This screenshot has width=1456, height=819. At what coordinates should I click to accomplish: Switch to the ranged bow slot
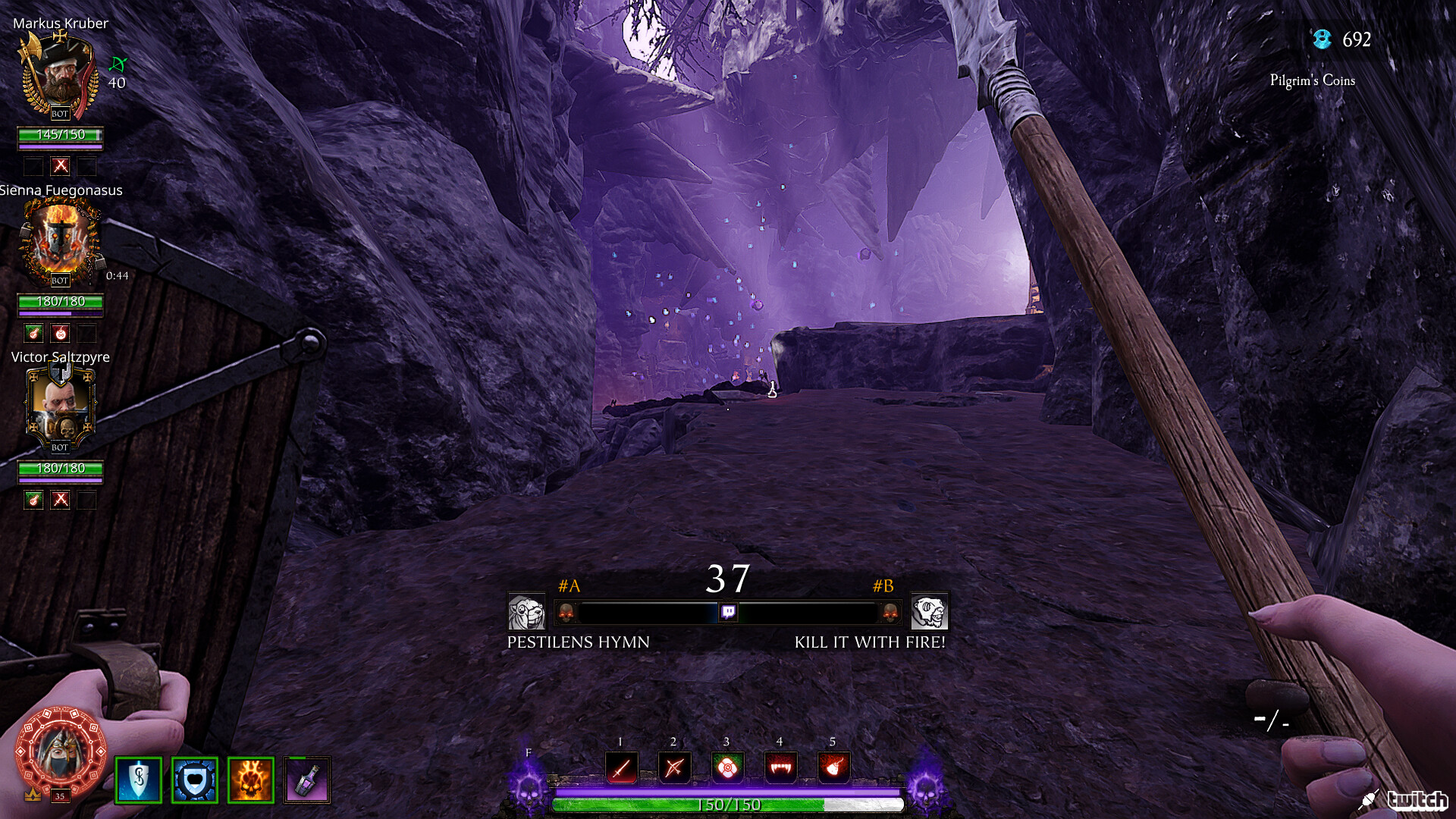click(674, 768)
